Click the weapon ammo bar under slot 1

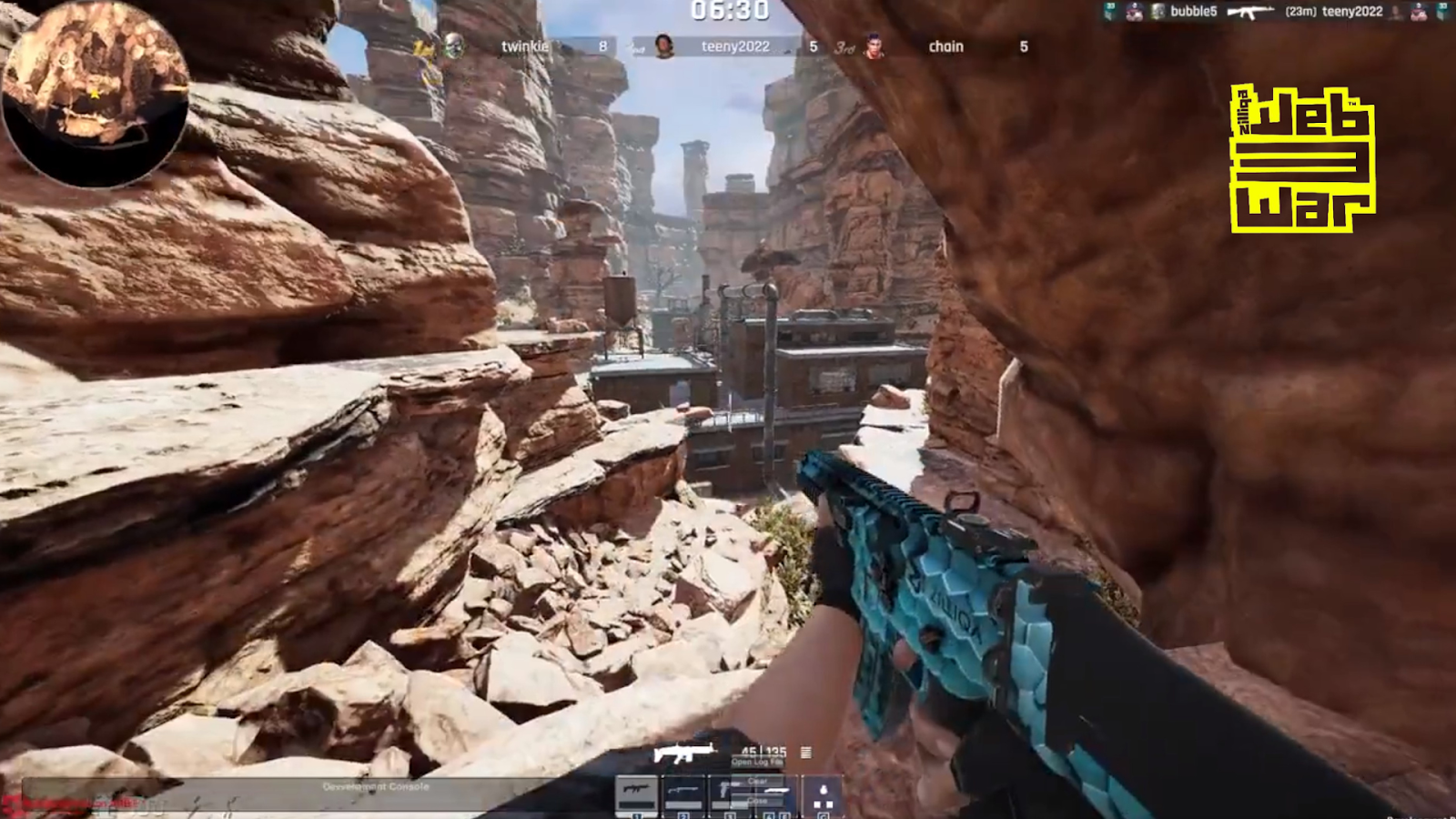click(636, 804)
